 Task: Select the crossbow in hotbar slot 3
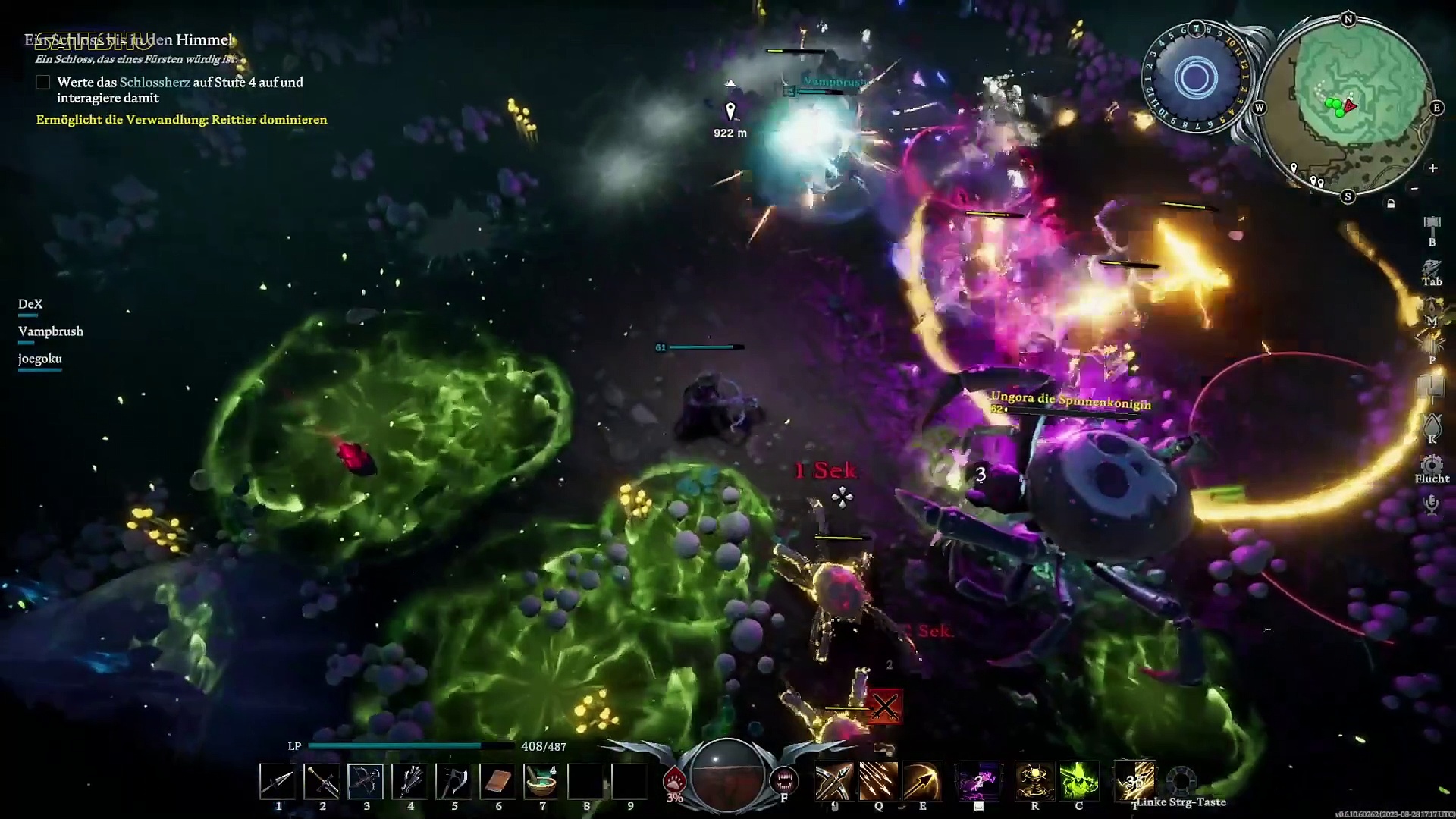366,781
